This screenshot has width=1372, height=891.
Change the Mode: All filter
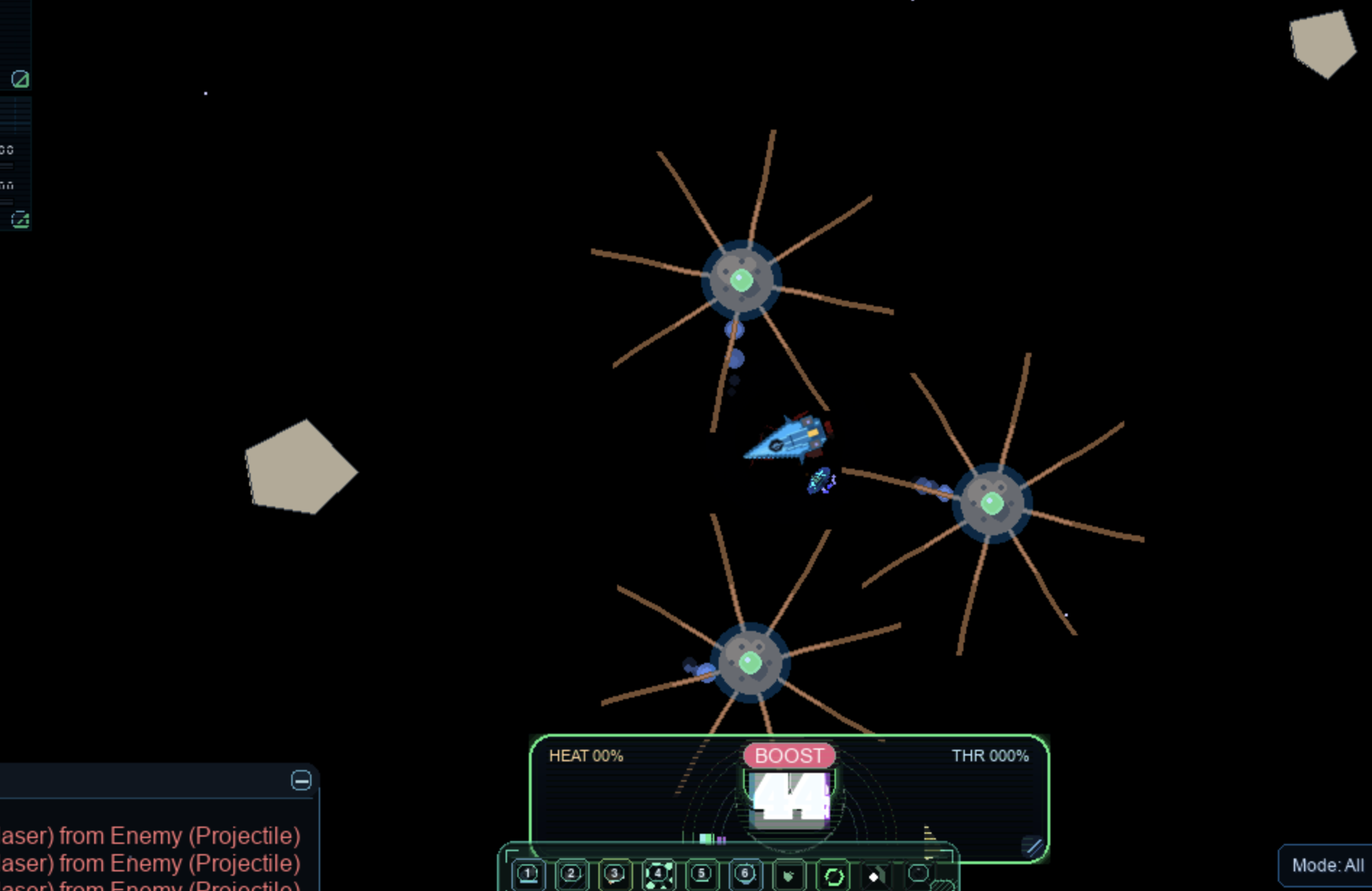pos(1326,865)
